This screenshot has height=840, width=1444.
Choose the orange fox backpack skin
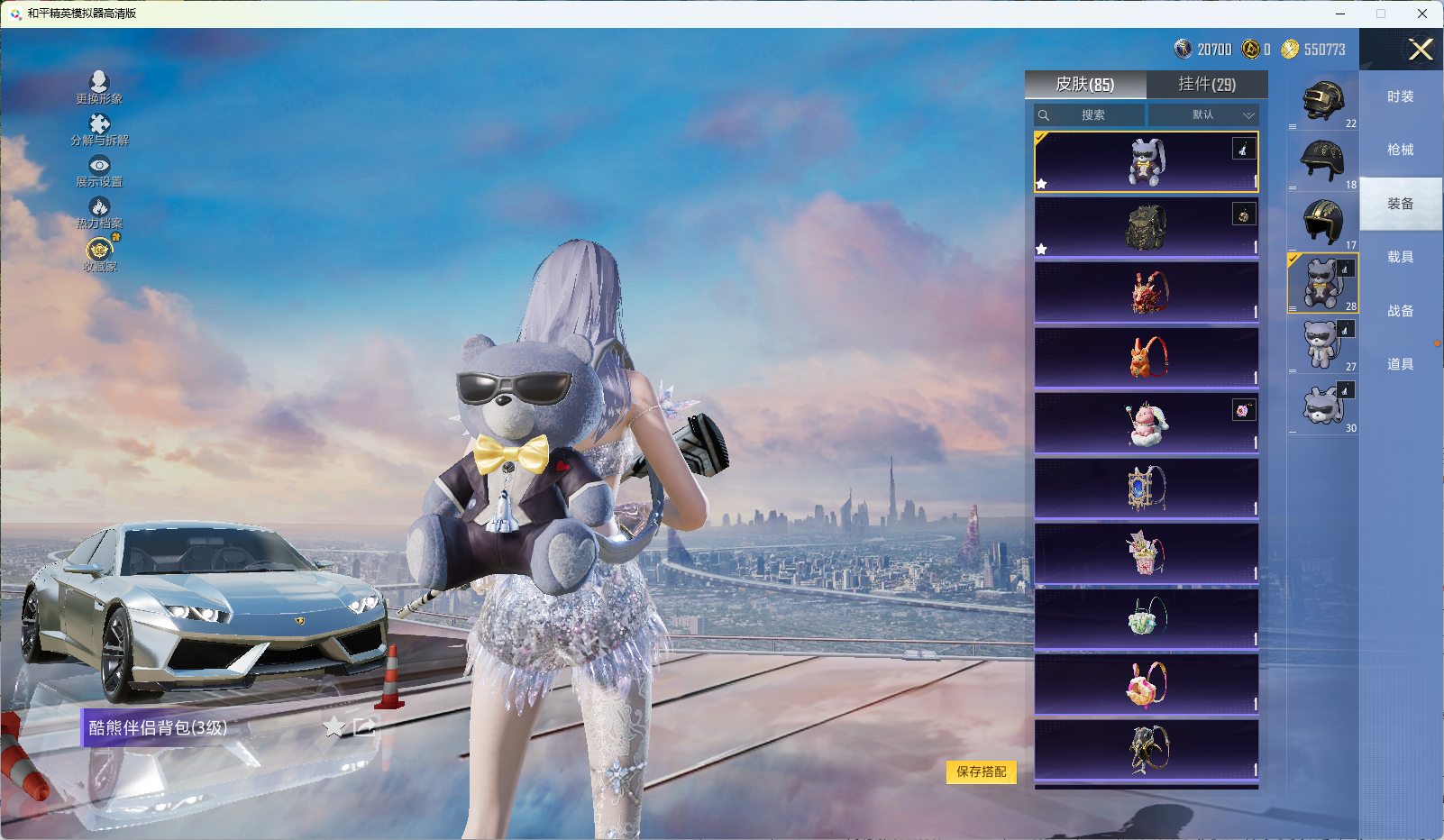(x=1146, y=358)
